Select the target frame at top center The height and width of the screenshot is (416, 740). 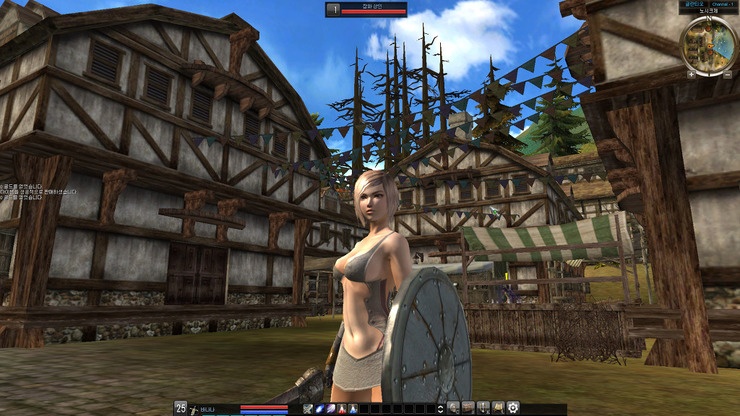366,9
